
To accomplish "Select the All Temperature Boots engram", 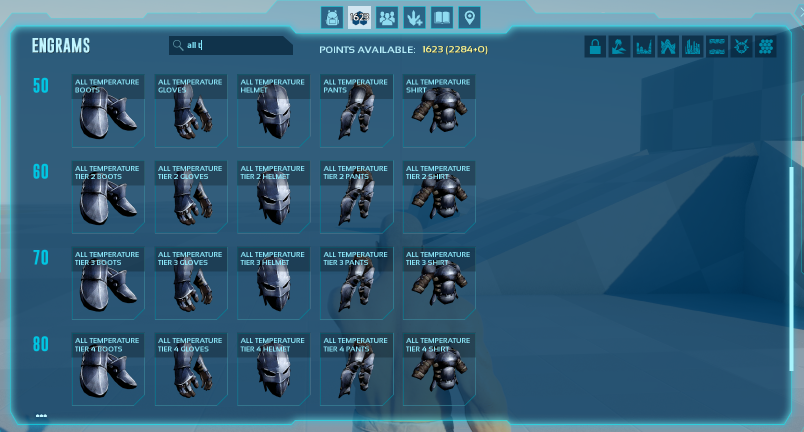I will (108, 110).
